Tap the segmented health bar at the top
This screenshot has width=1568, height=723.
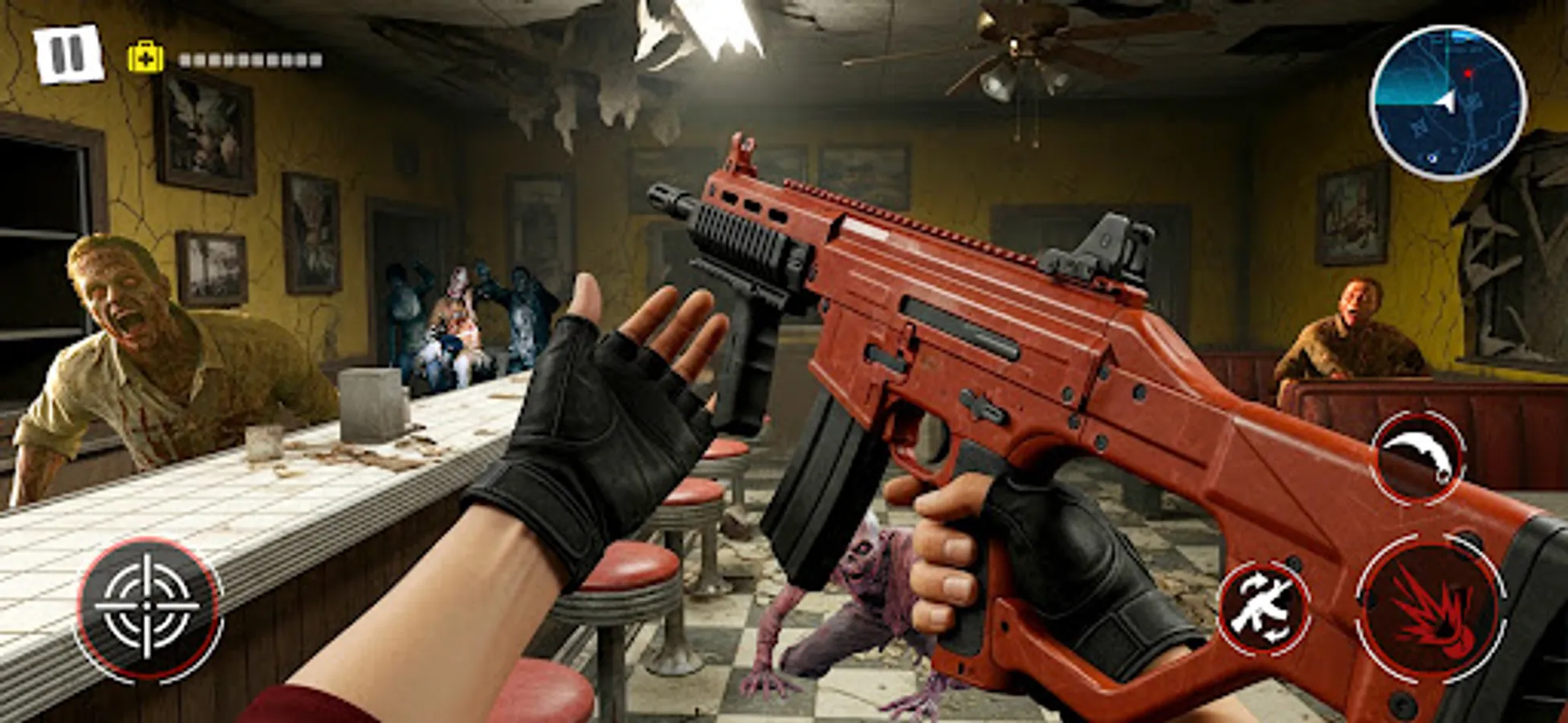[x=249, y=58]
